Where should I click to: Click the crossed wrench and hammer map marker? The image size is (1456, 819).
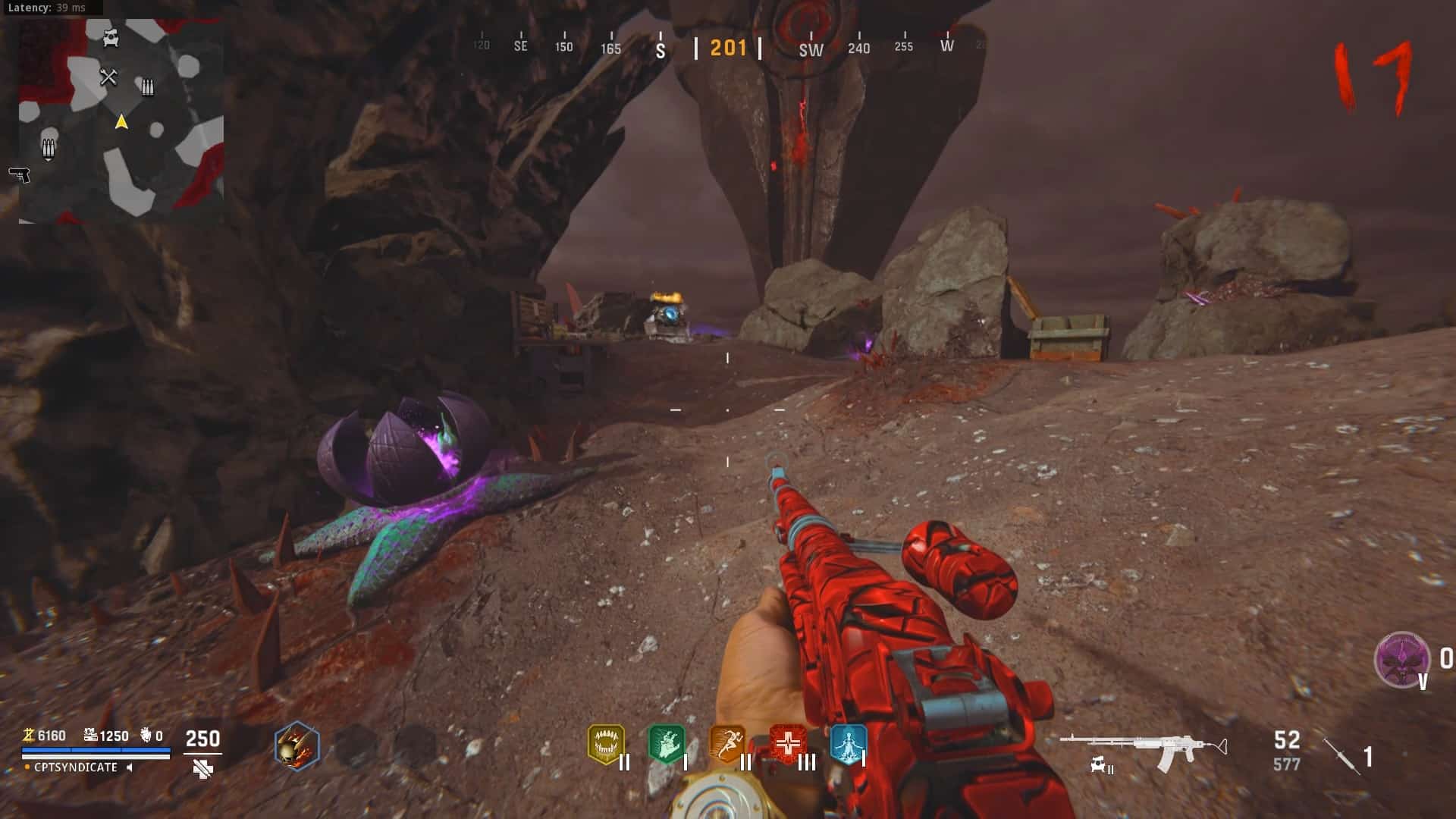(x=108, y=77)
